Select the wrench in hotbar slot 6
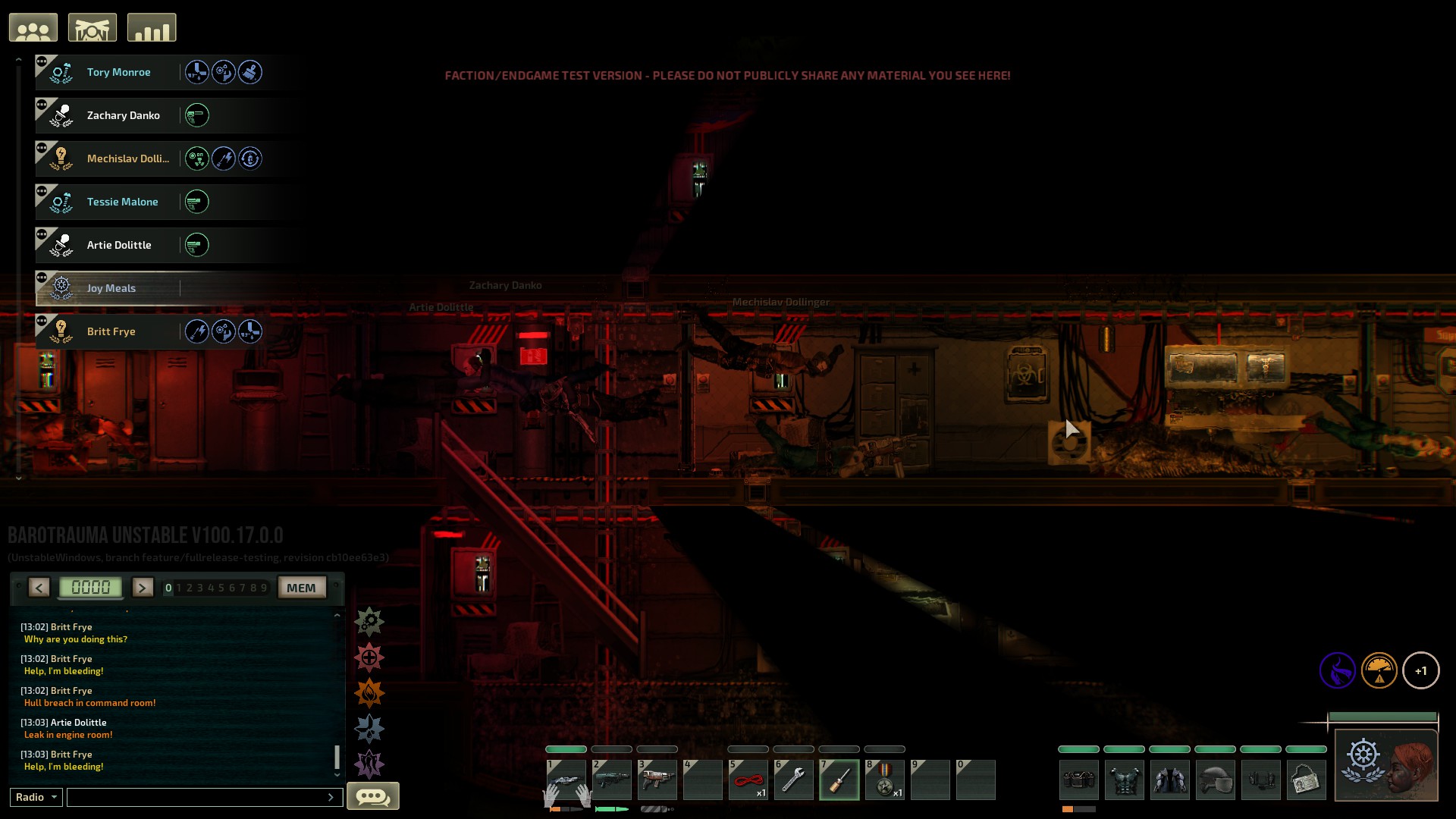The height and width of the screenshot is (819, 1456). 794,780
